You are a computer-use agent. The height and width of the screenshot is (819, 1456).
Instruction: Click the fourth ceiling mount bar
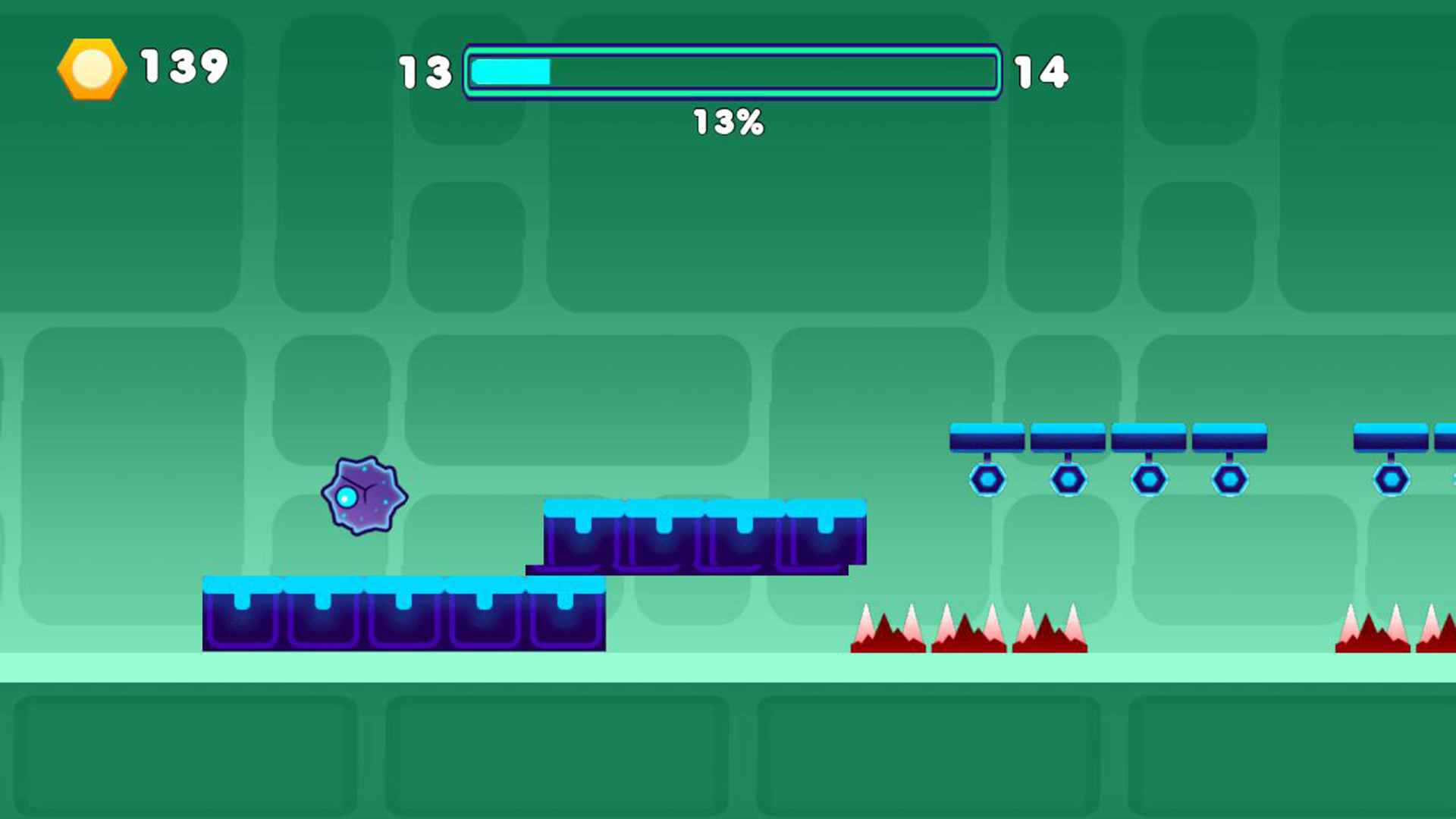(1228, 435)
